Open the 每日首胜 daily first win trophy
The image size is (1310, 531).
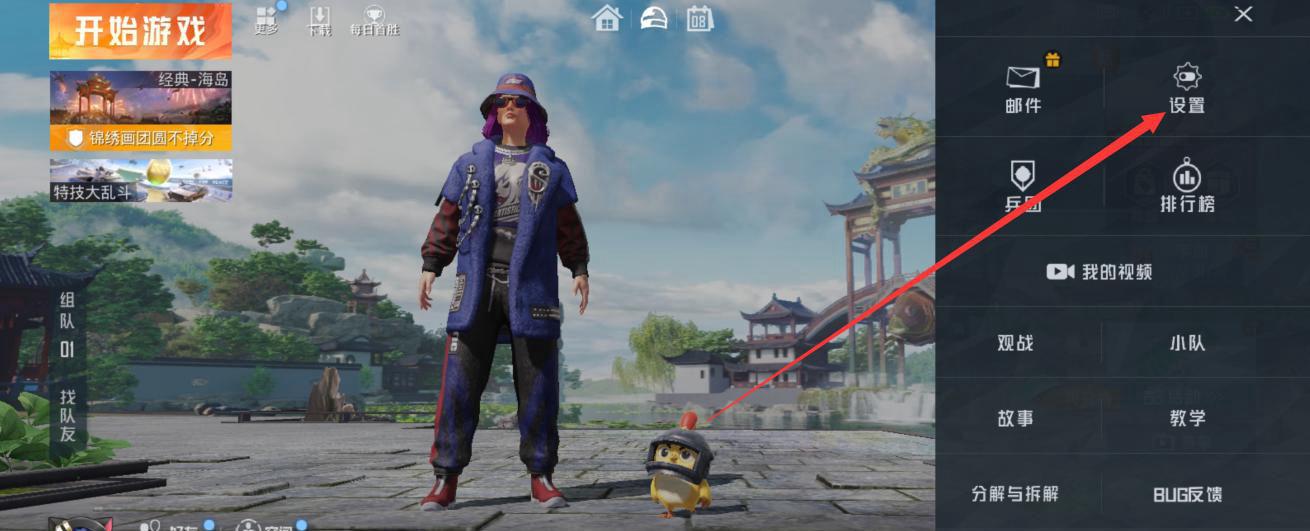(x=374, y=20)
